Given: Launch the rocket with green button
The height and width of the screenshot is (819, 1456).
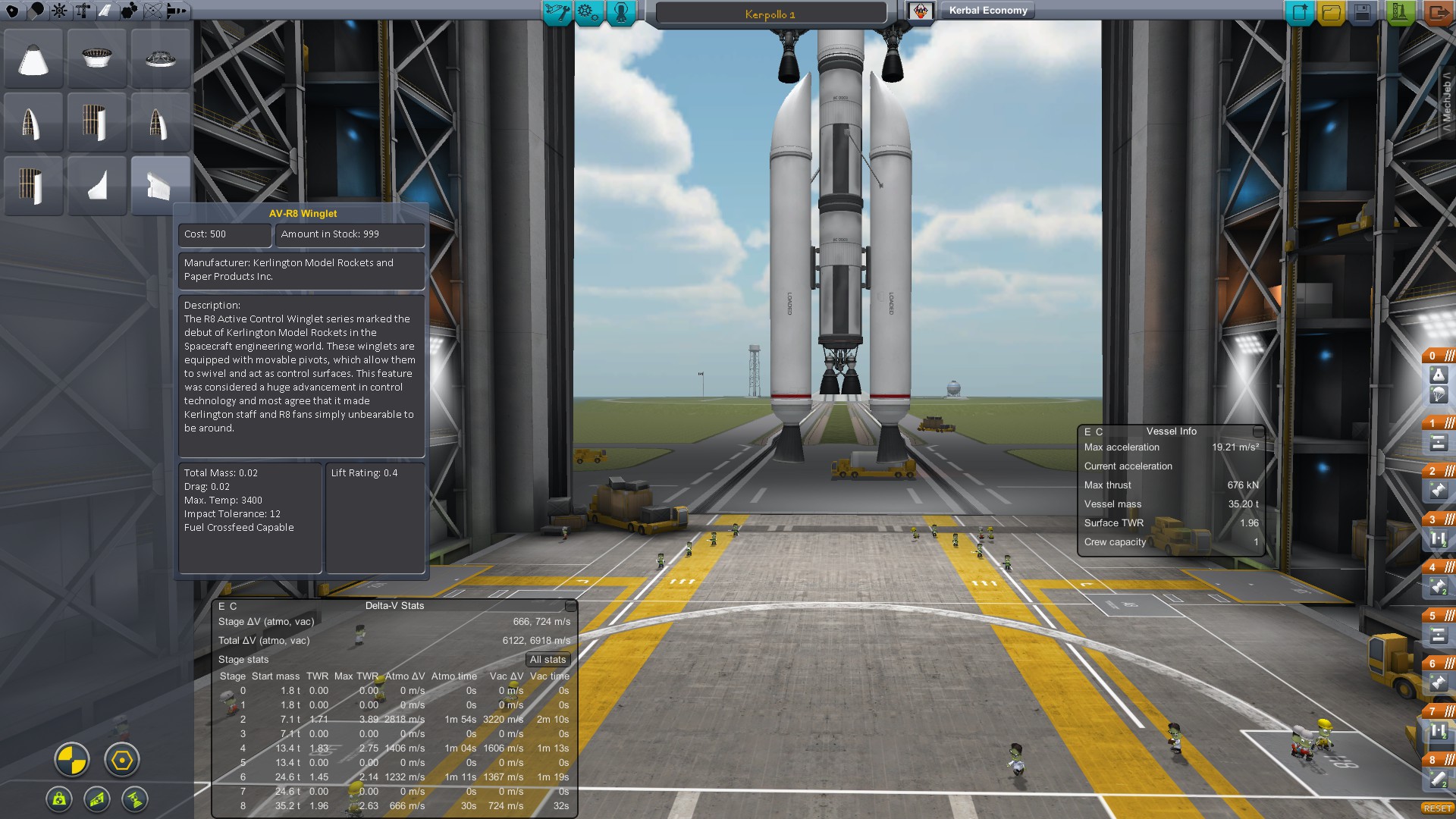Looking at the screenshot, I should [1400, 12].
